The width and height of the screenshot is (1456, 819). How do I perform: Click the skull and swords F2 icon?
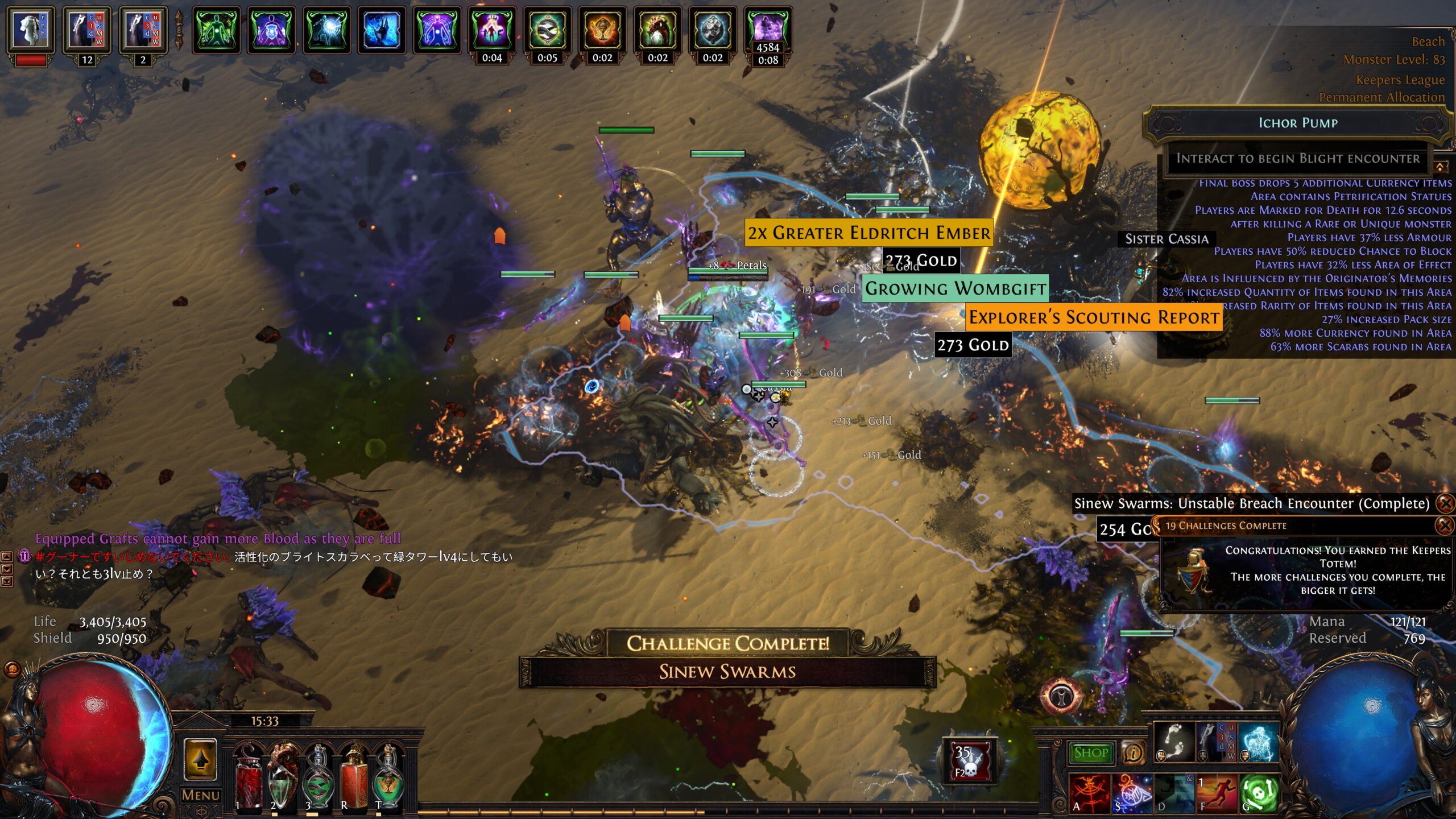[970, 761]
